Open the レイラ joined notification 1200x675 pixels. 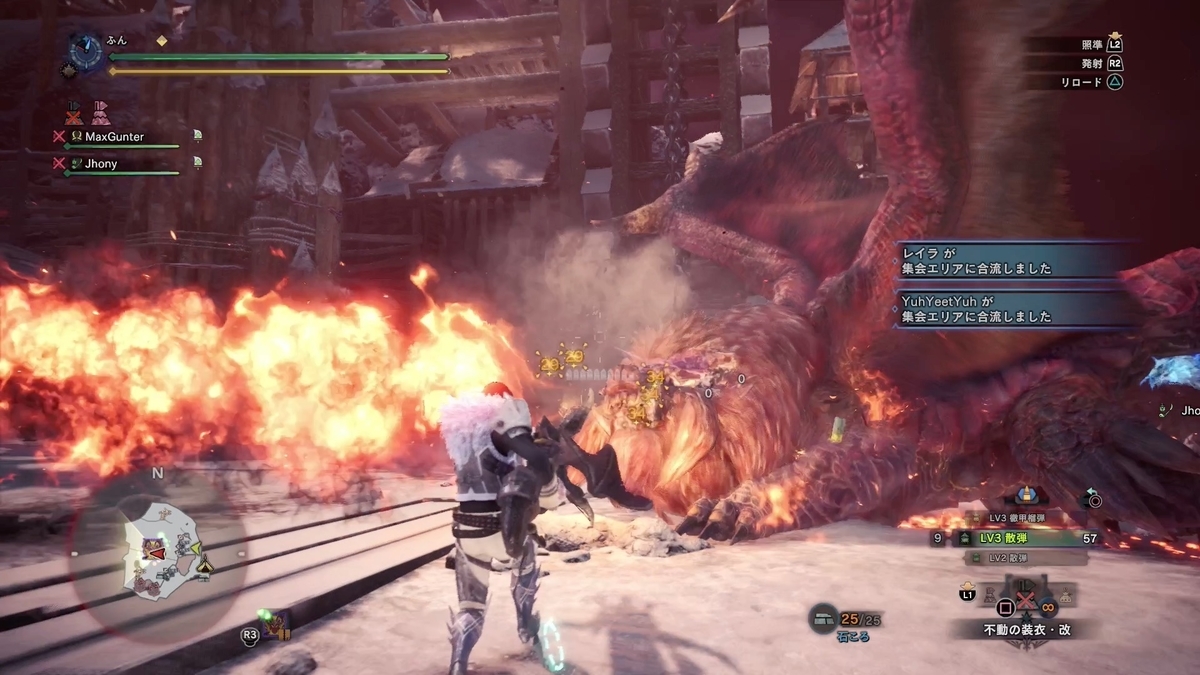pos(1010,262)
